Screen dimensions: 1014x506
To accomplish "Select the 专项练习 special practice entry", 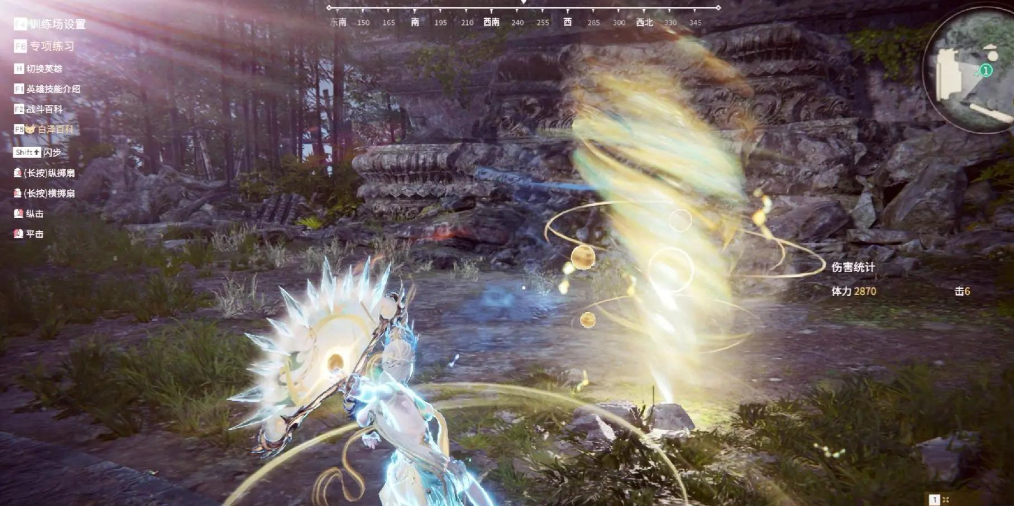I will (50, 46).
